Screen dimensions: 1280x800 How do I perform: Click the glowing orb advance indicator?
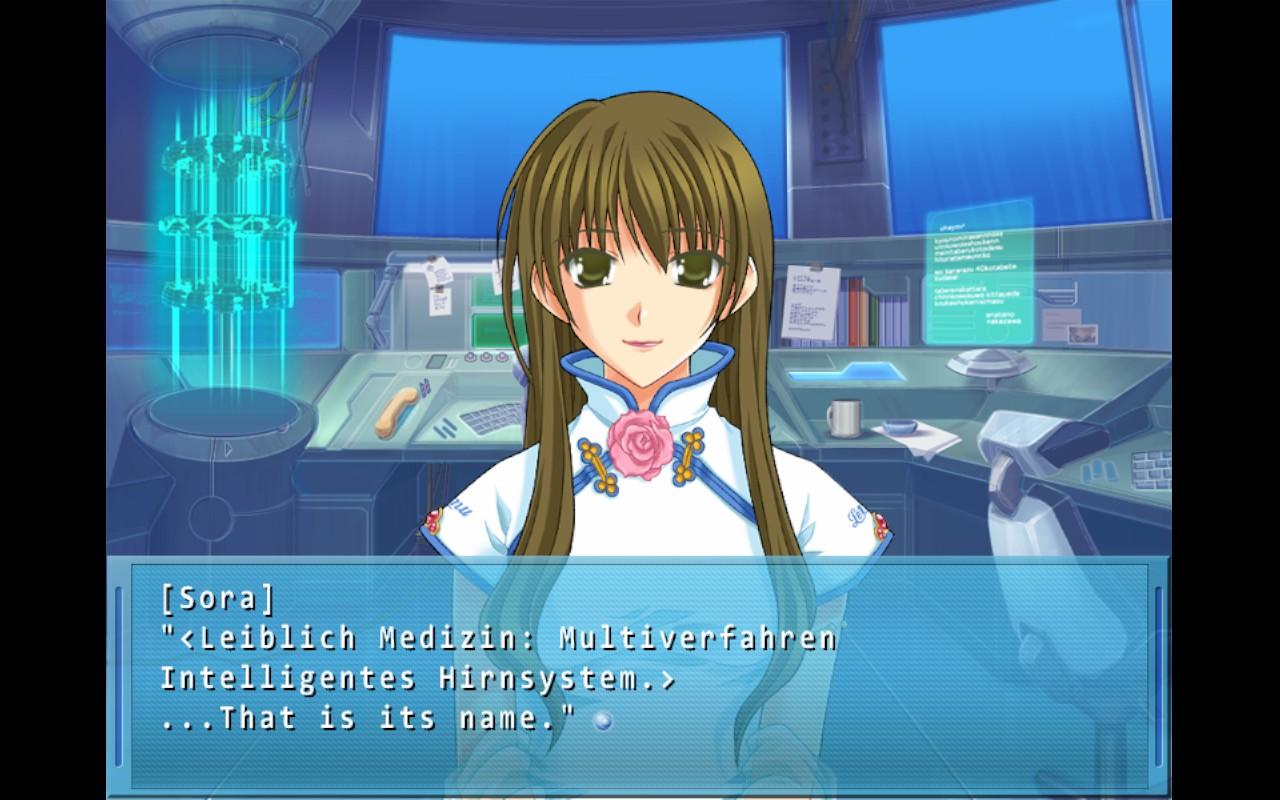[602, 720]
